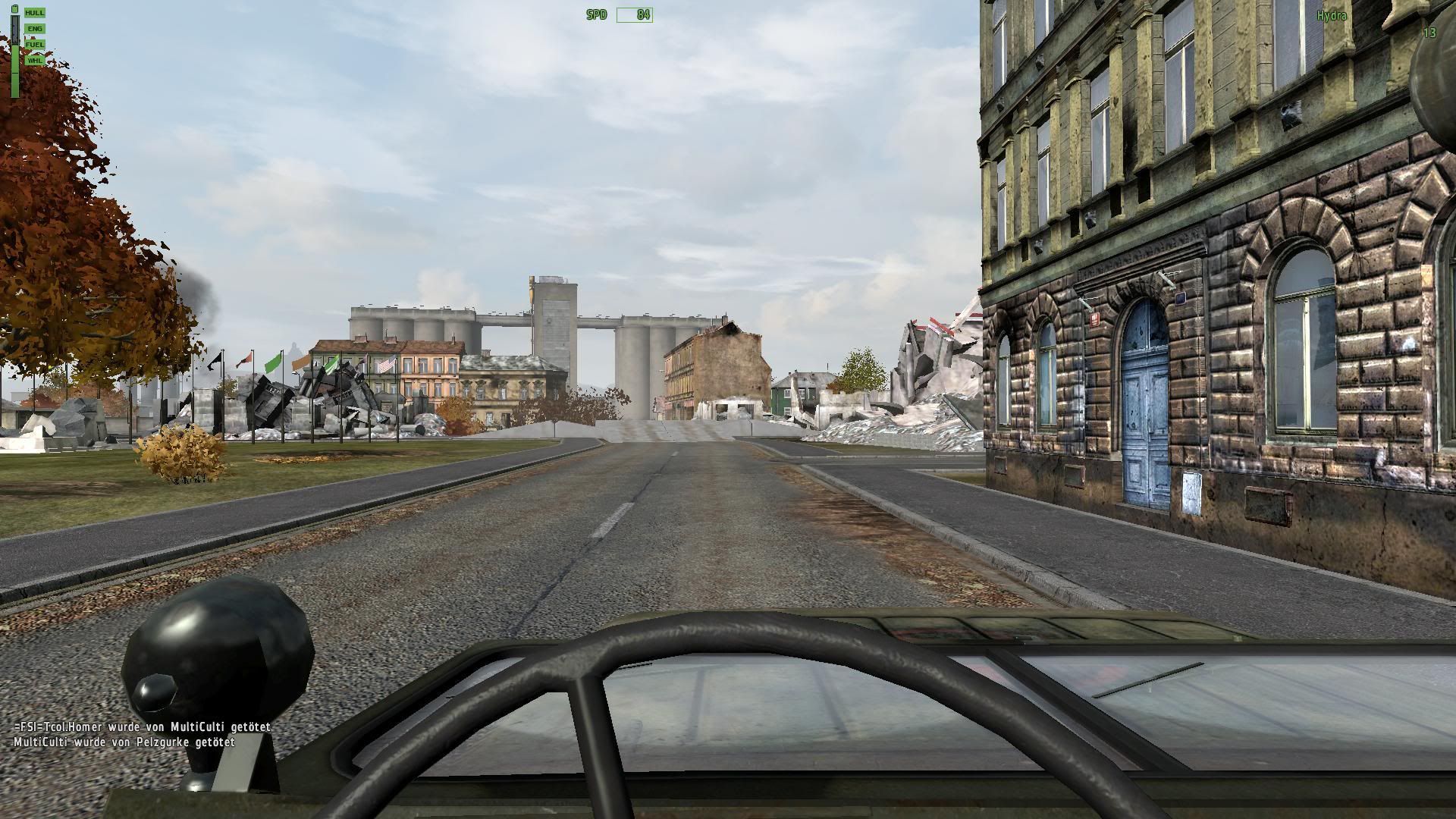Click the HULL damage indicator

pyautogui.click(x=35, y=13)
